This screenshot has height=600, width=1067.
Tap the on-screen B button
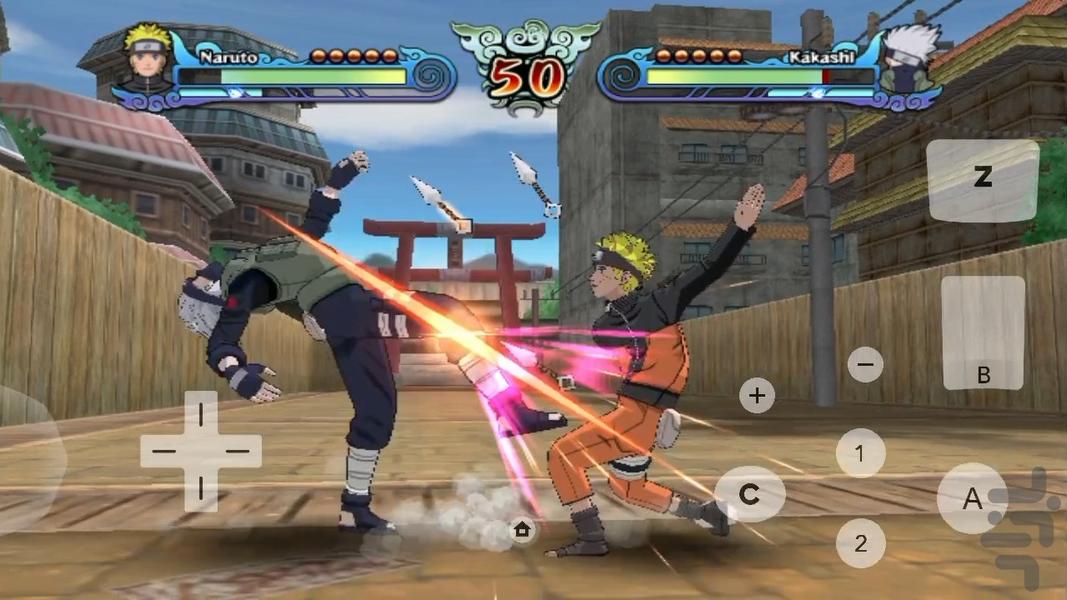[983, 333]
